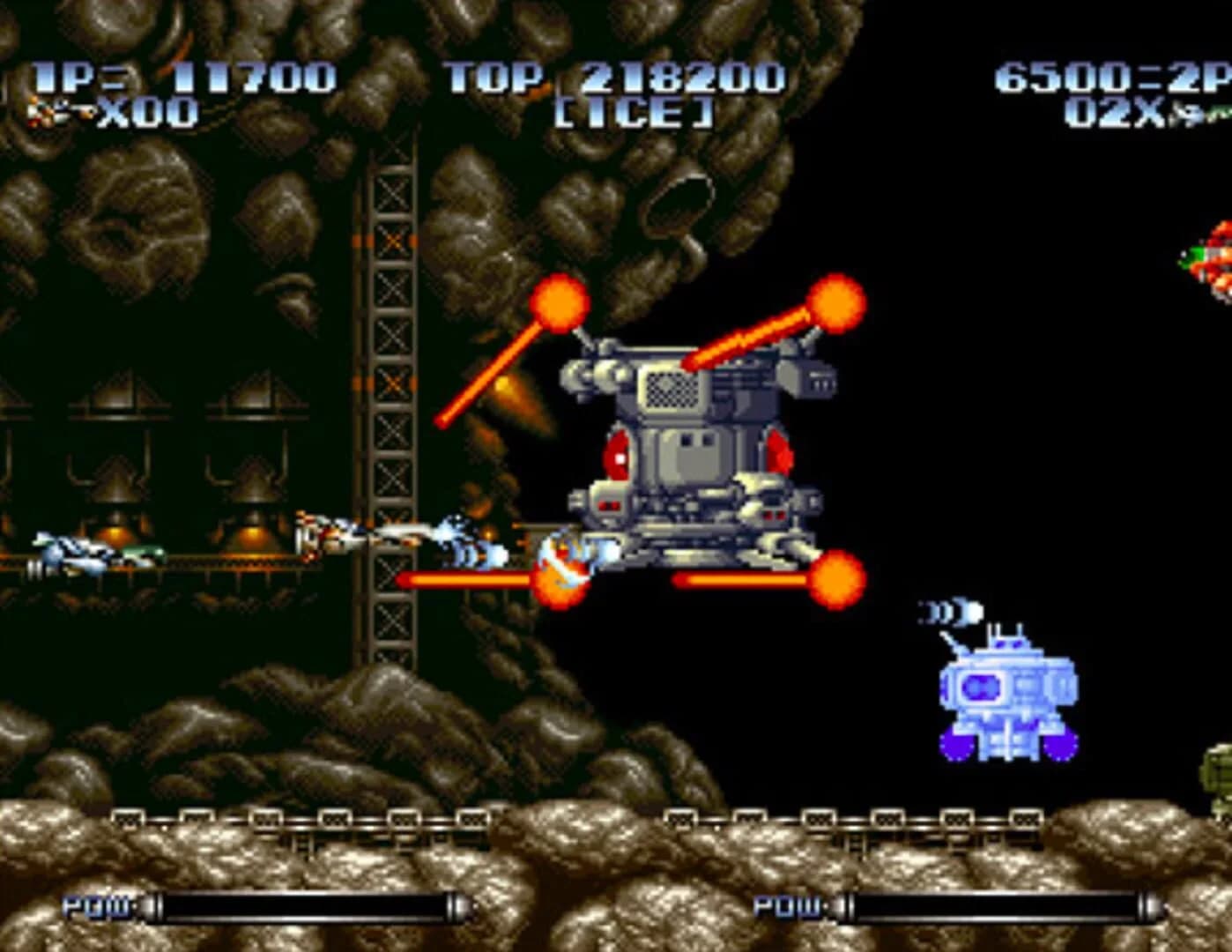The height and width of the screenshot is (952, 1232).
Task: Click the boss's right red eye port
Action: click(x=779, y=450)
